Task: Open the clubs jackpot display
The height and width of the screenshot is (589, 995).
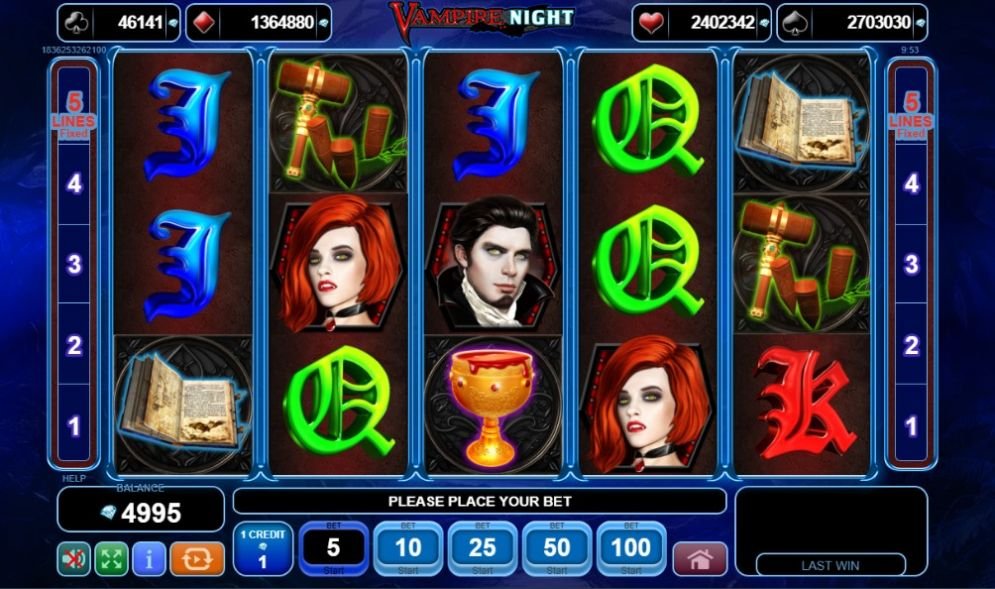Action: point(118,22)
